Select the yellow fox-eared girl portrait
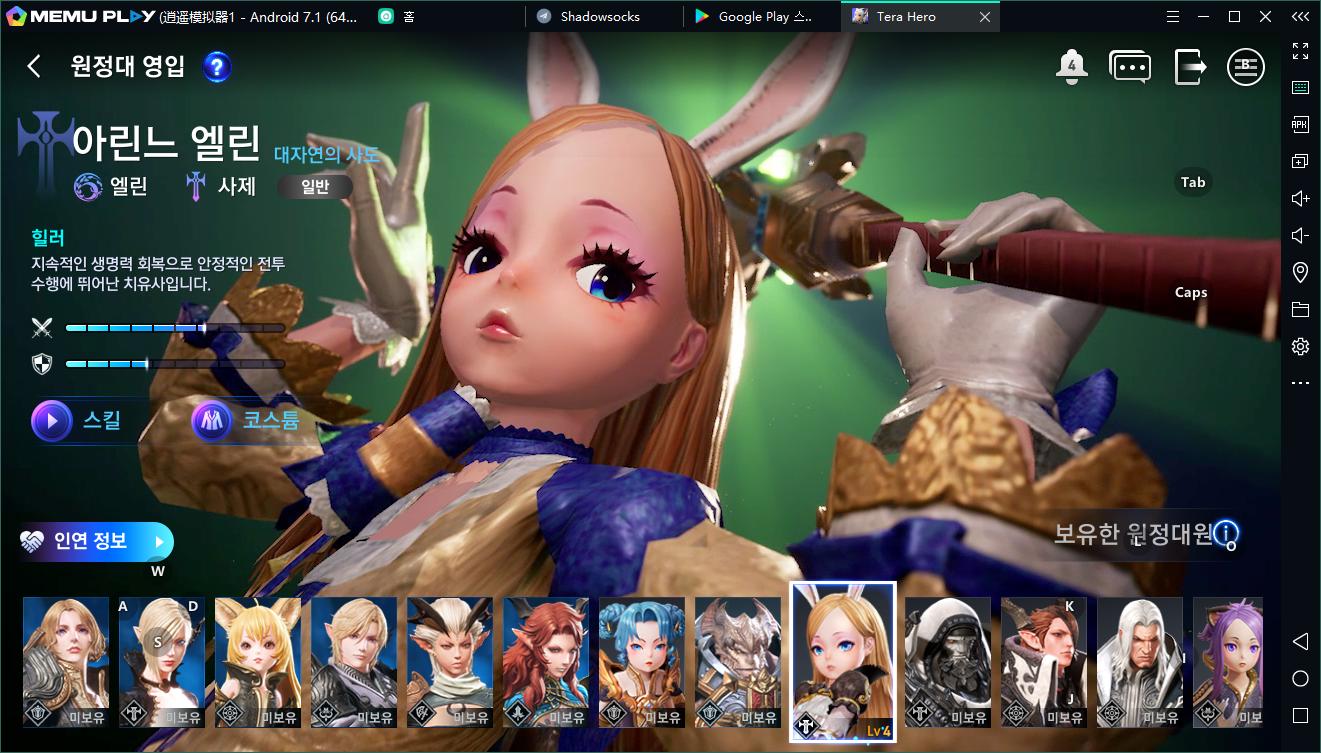Image resolution: width=1321 pixels, height=753 pixels. click(258, 662)
